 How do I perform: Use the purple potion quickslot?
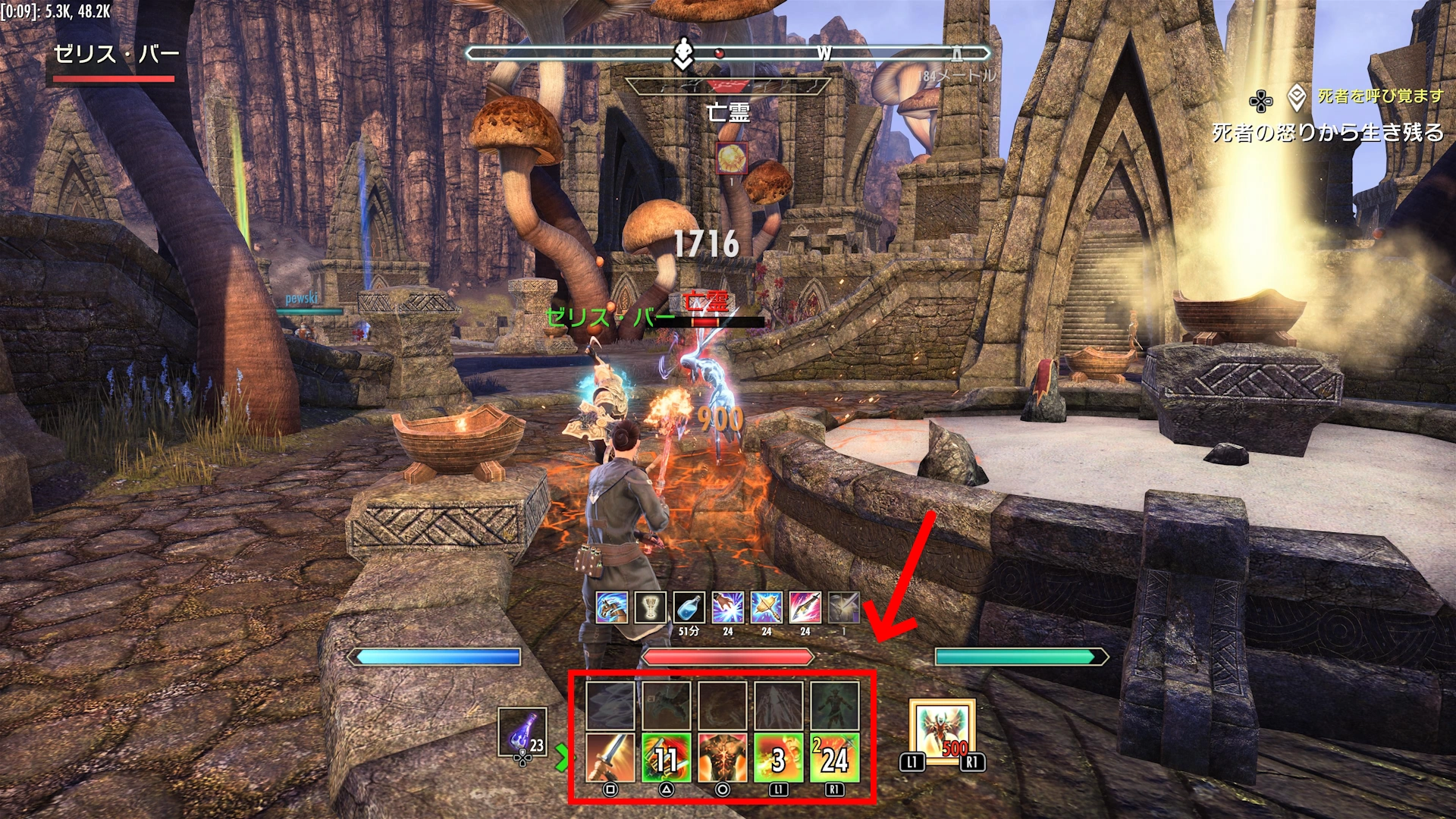coord(522,733)
